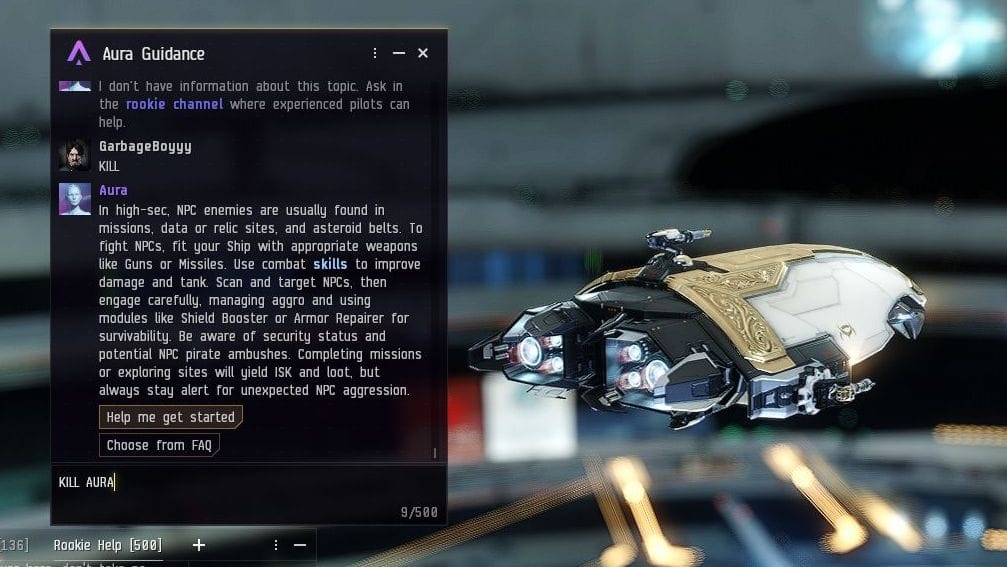View GarbageBoyyy's character portrait
Viewport: 1007px width, 567px height.
pos(75,155)
